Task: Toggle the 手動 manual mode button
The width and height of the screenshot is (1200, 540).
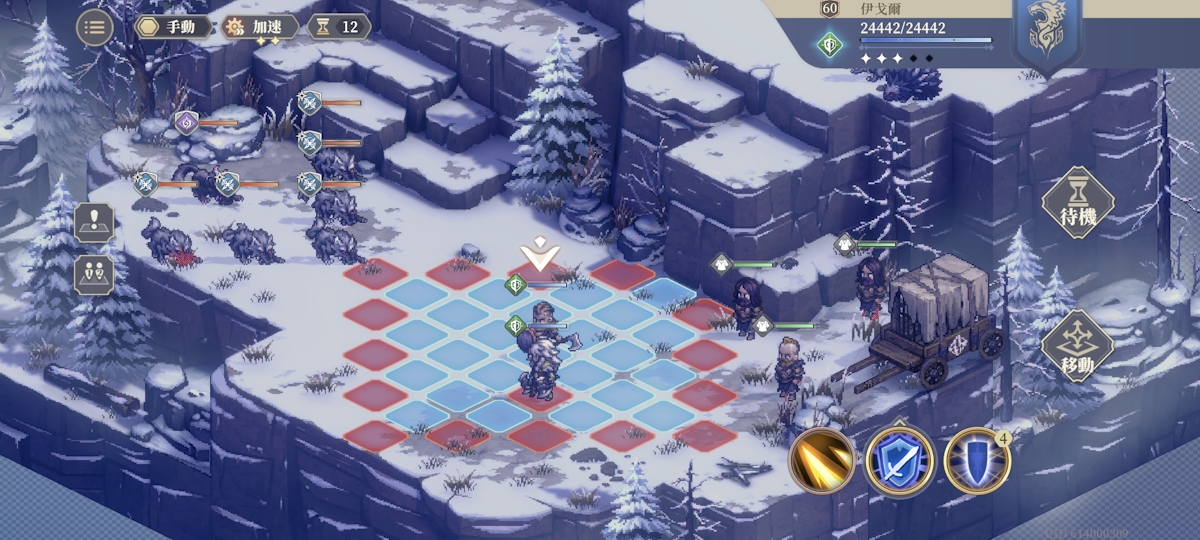Action: coord(173,27)
